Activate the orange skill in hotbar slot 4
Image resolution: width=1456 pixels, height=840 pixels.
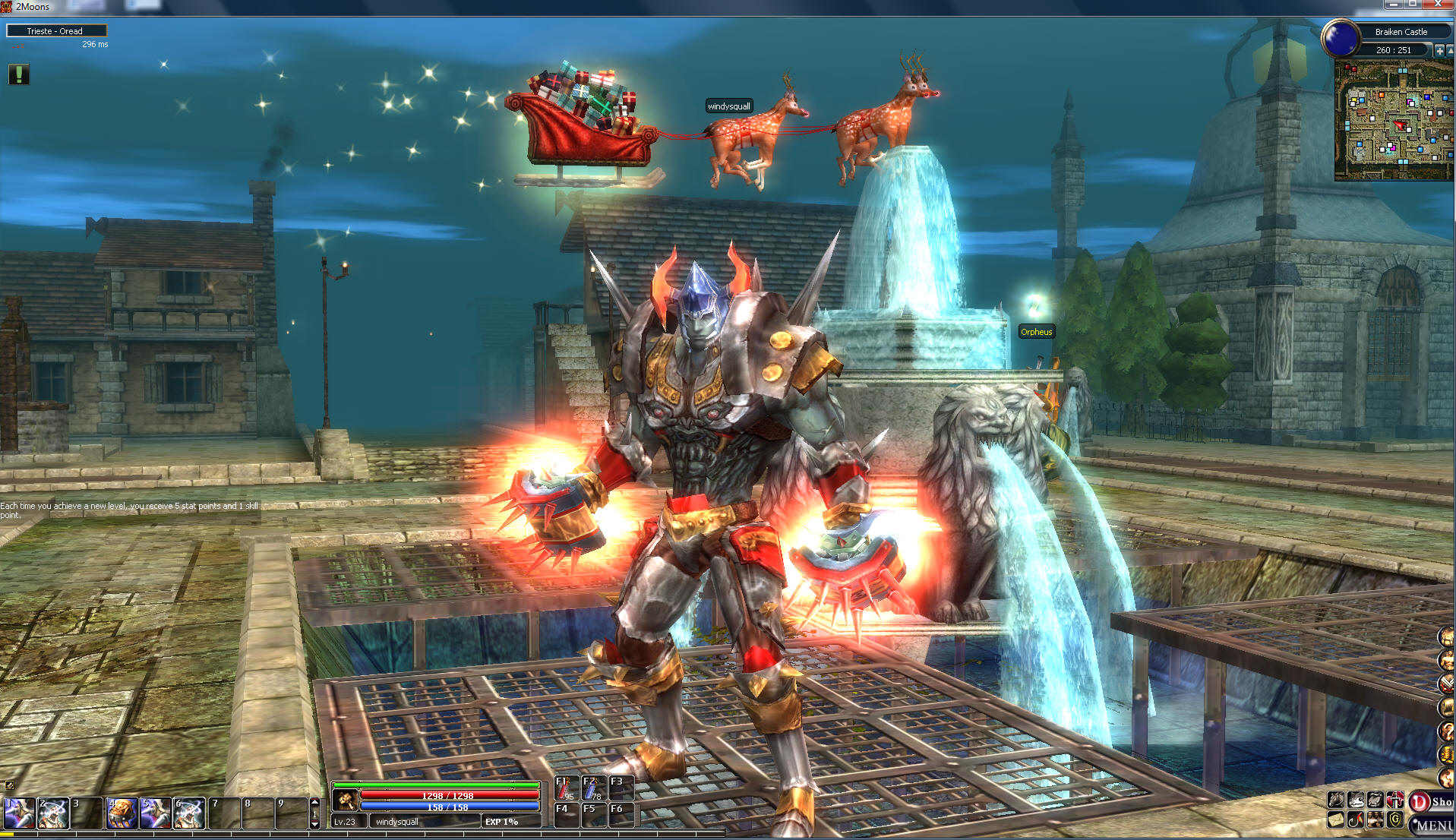[x=122, y=813]
